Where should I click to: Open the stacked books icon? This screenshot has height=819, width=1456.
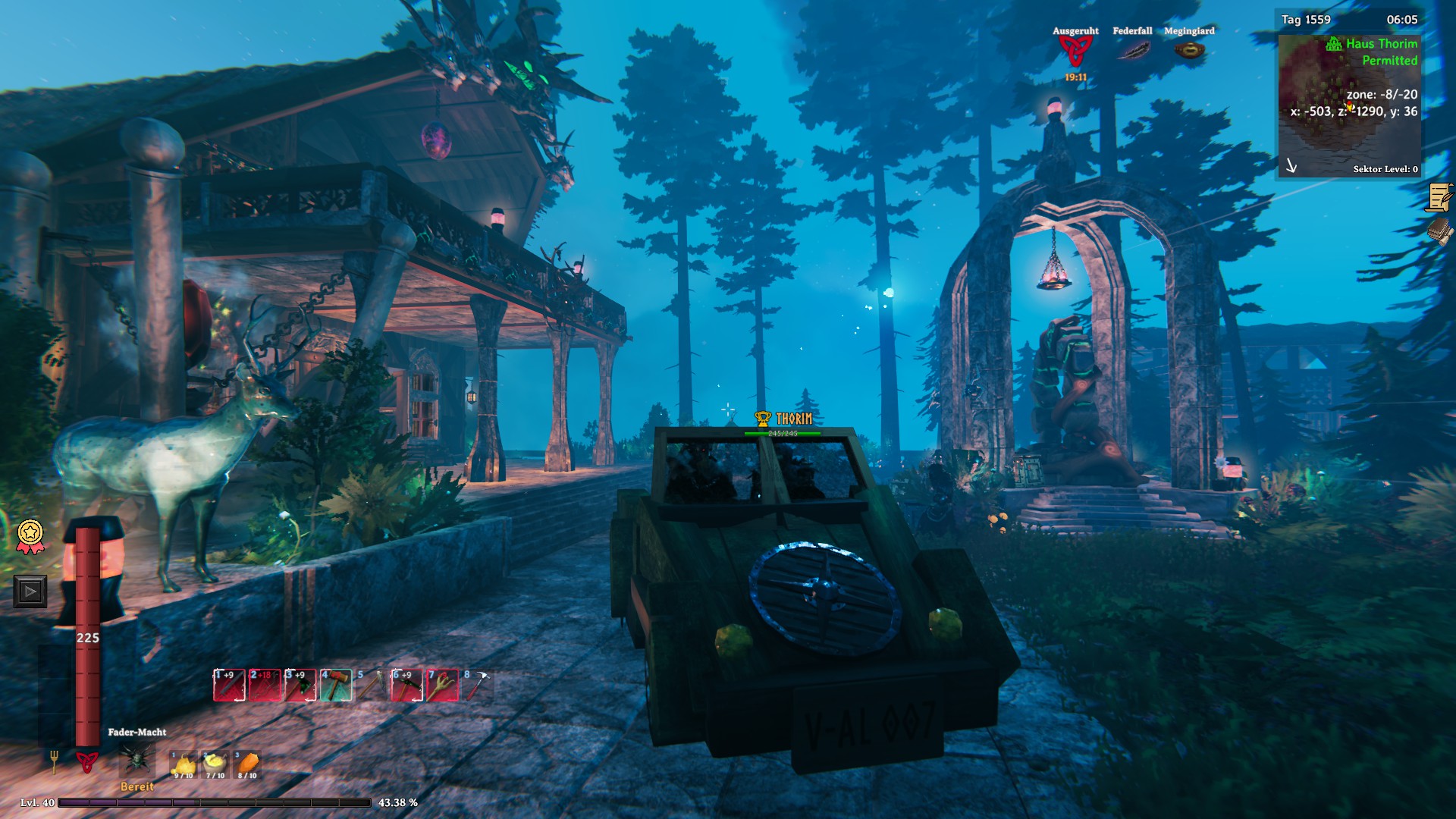point(1439,231)
